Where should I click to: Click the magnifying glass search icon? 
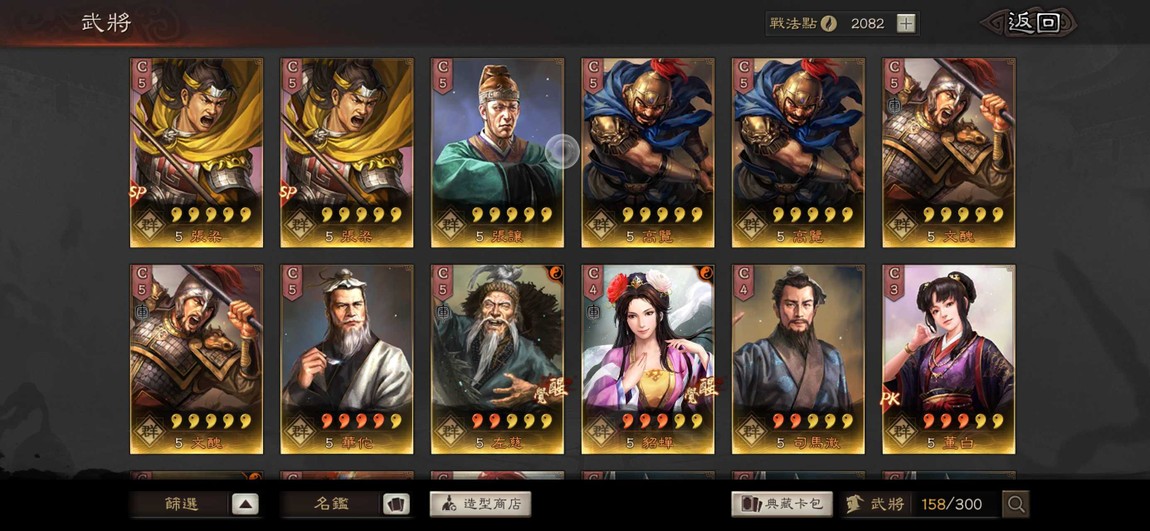pyautogui.click(x=1016, y=504)
